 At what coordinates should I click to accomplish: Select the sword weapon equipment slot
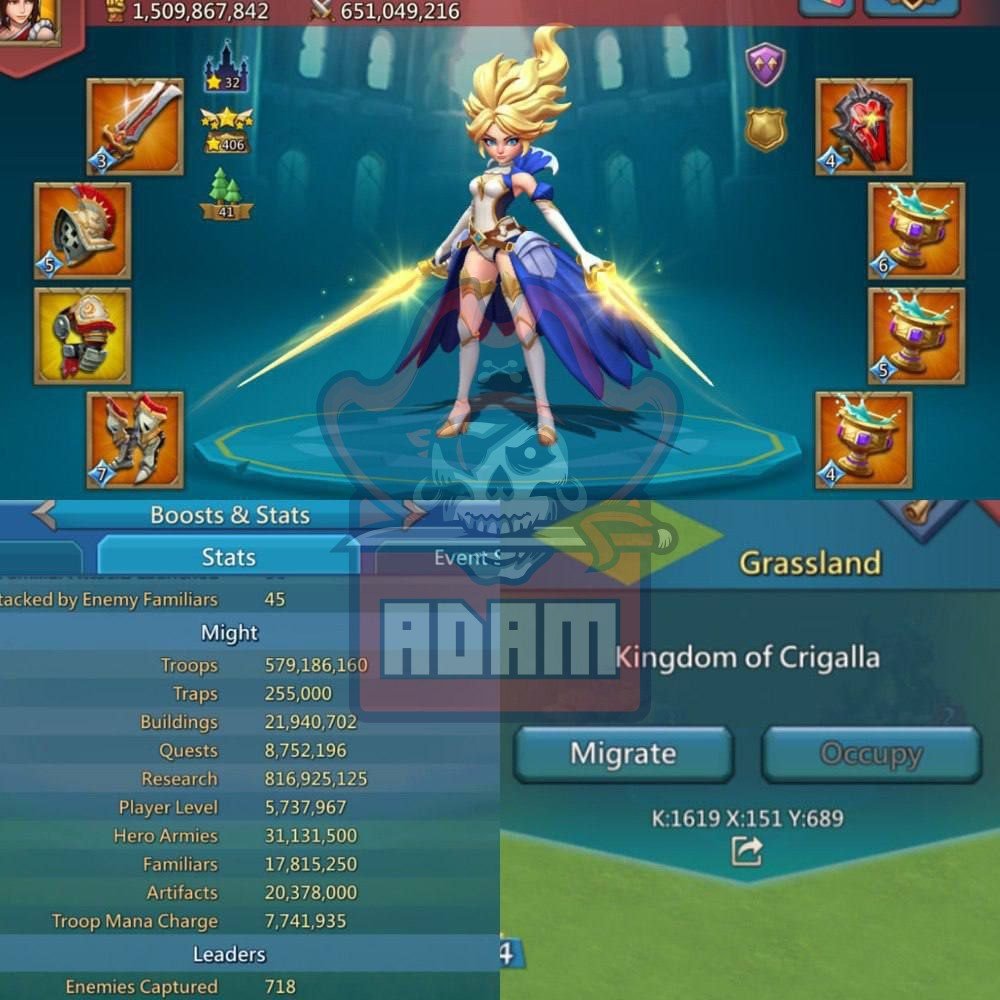point(135,127)
